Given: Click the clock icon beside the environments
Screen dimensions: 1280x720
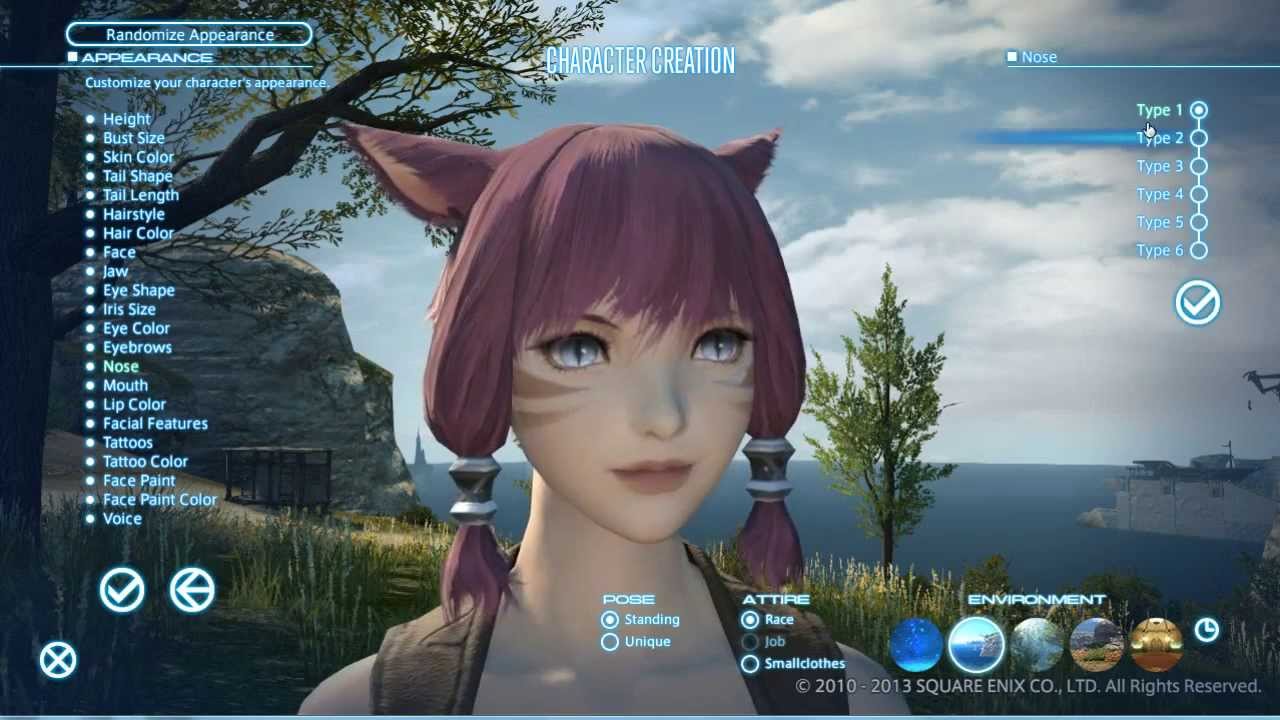Looking at the screenshot, I should [1207, 629].
